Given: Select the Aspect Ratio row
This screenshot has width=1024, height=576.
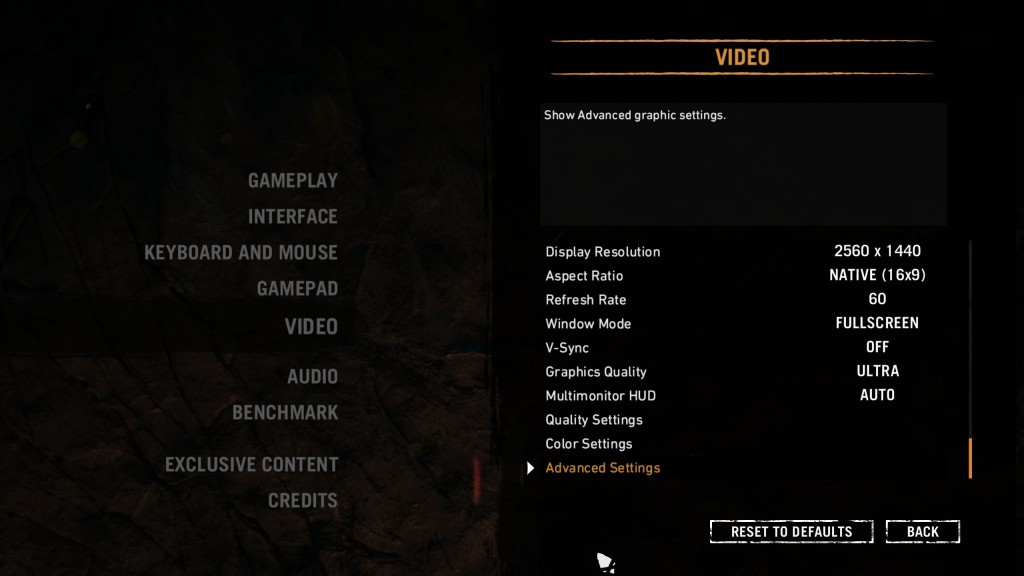Looking at the screenshot, I should pos(584,276).
